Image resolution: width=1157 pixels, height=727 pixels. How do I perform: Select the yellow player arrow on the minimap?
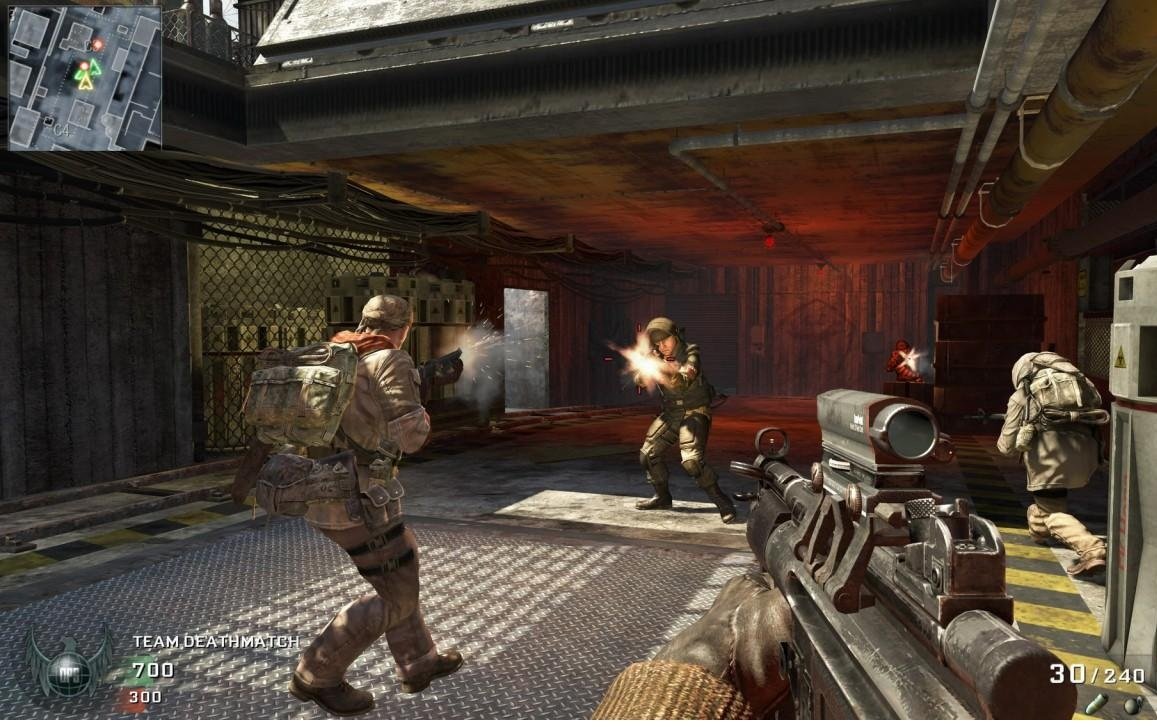pos(86,81)
